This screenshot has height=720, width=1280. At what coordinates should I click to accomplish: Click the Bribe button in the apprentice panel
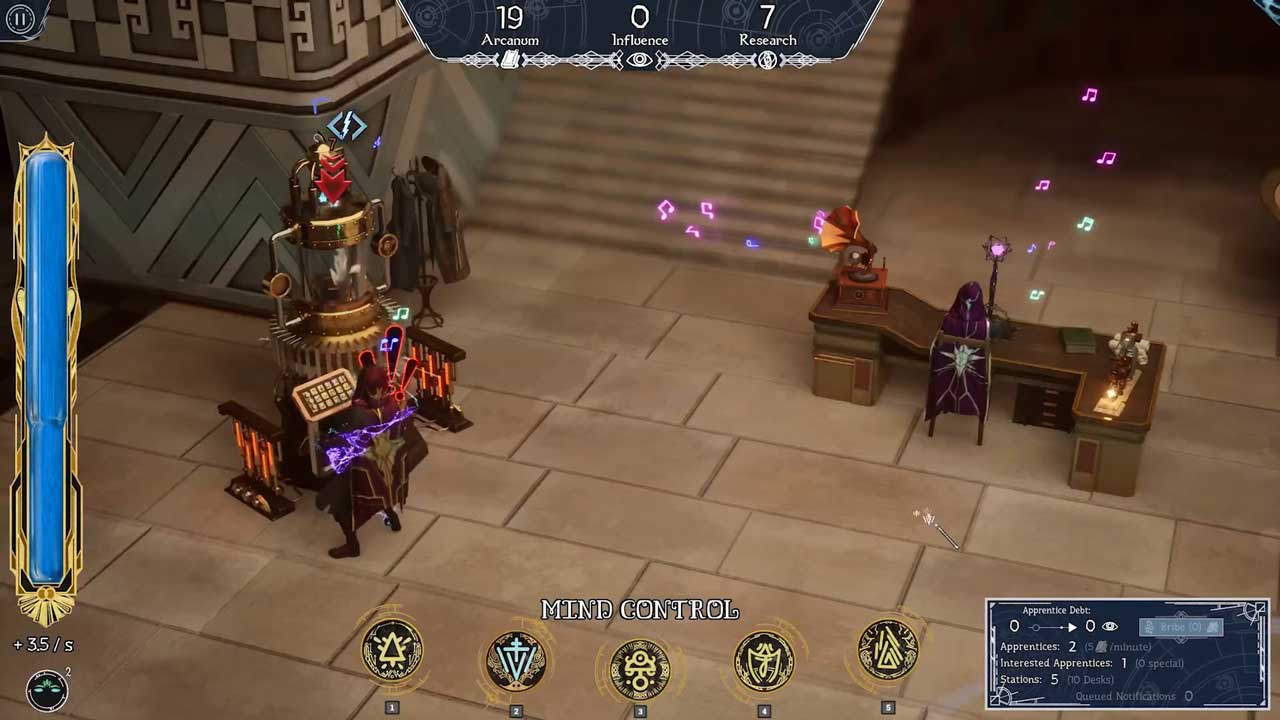pos(1181,627)
